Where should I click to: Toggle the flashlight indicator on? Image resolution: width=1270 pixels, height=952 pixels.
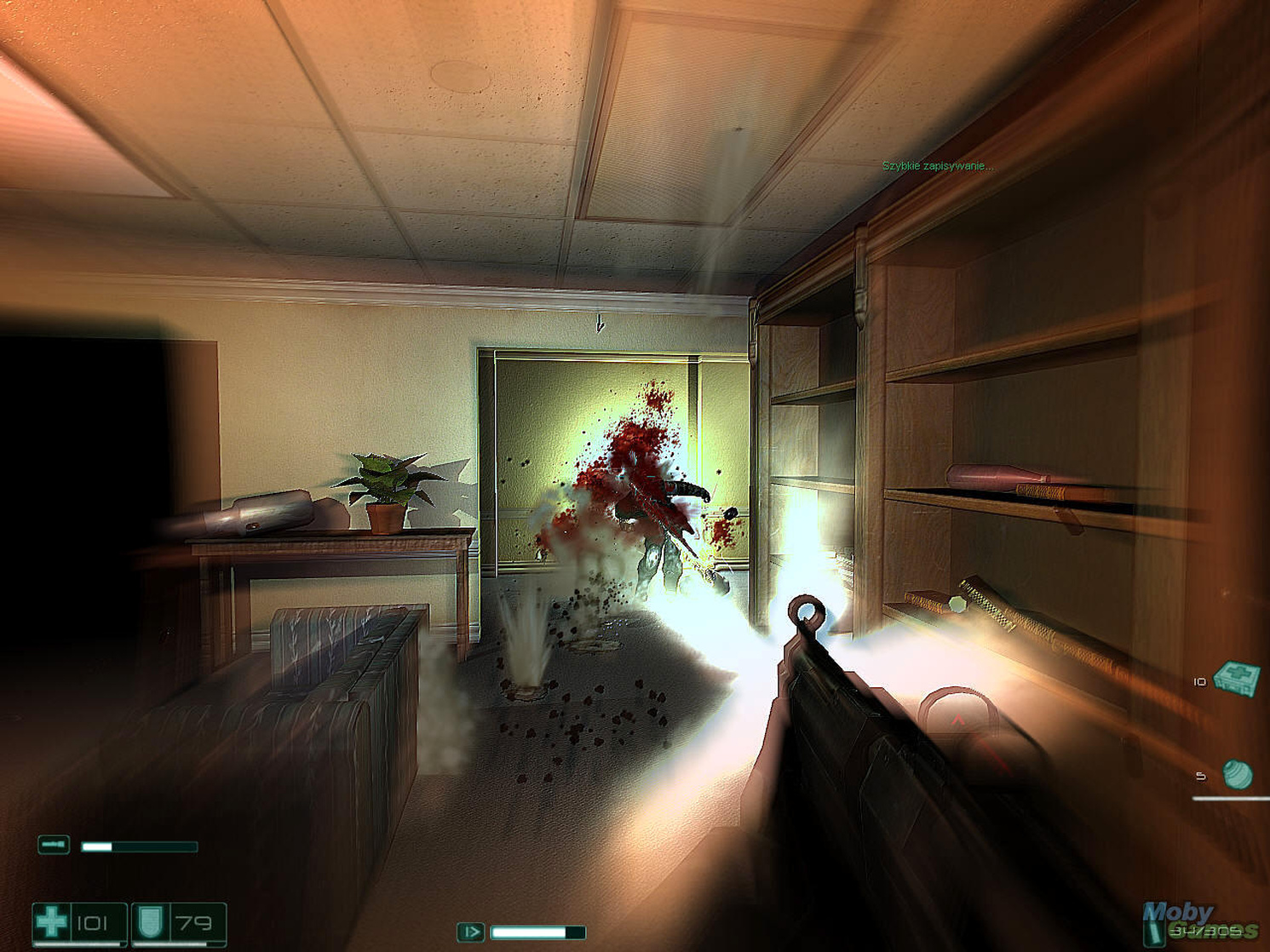click(x=54, y=845)
